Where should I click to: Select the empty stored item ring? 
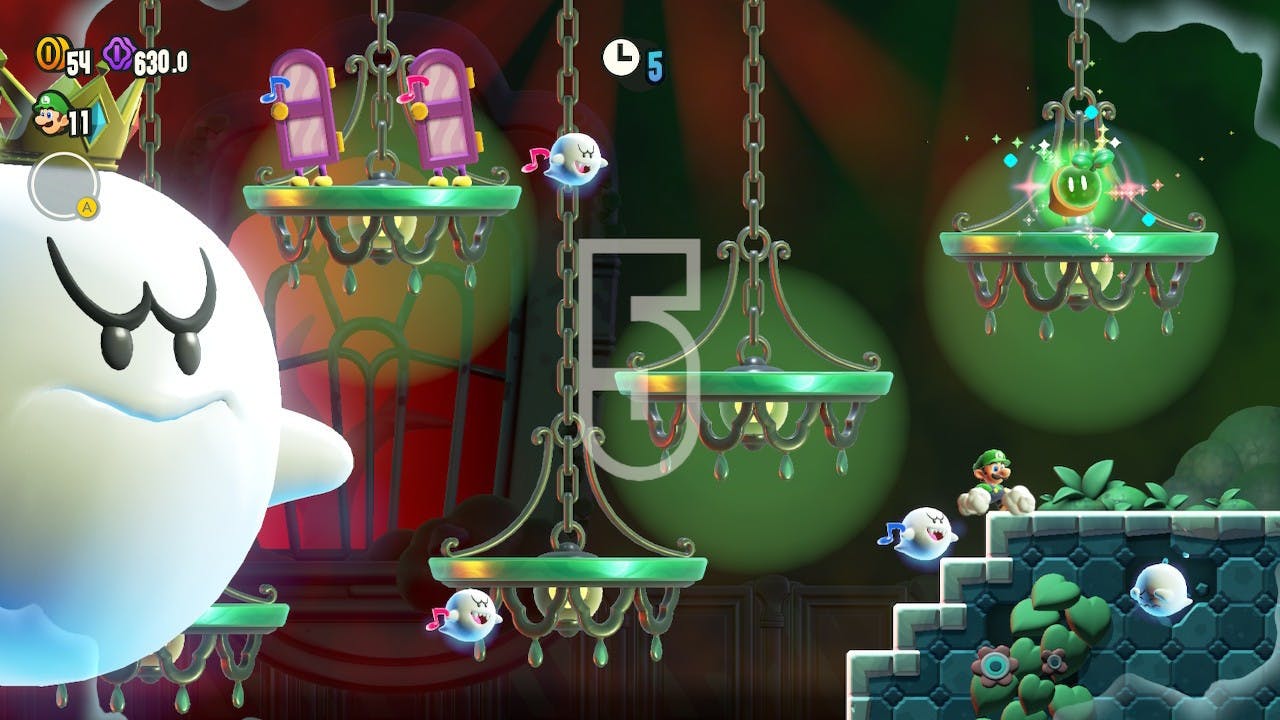[x=63, y=185]
